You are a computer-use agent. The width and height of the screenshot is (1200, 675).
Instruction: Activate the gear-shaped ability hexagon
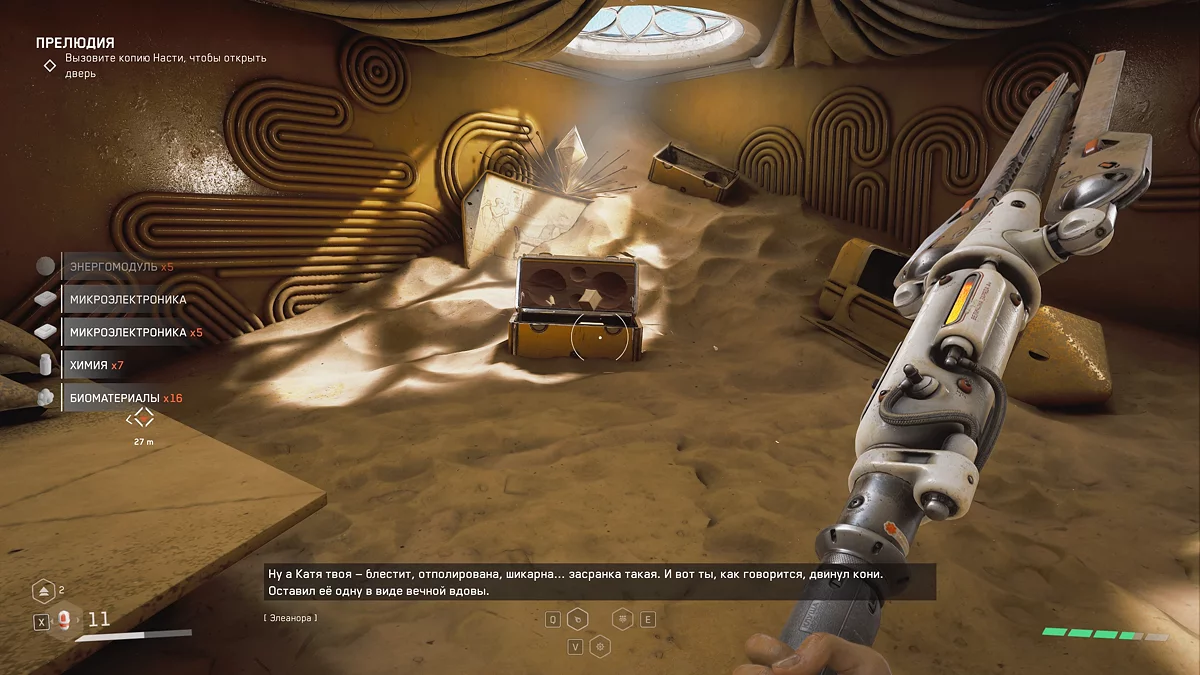click(600, 646)
